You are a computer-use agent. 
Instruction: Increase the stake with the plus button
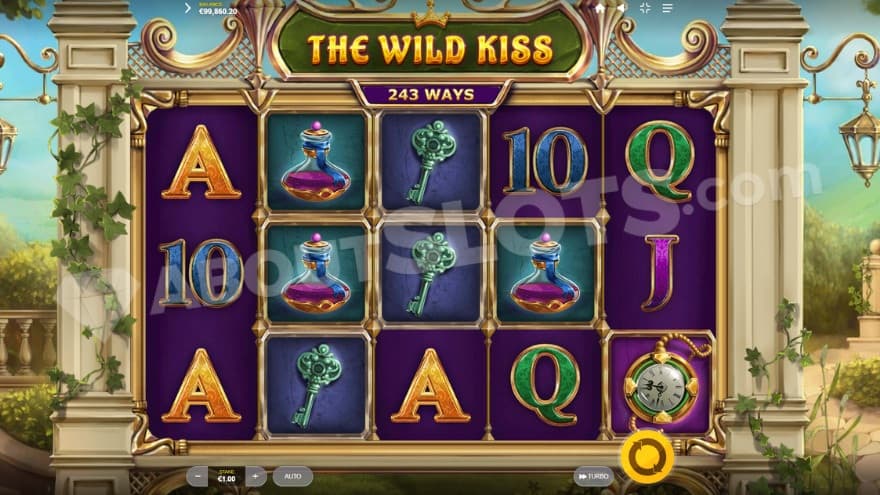(x=256, y=477)
